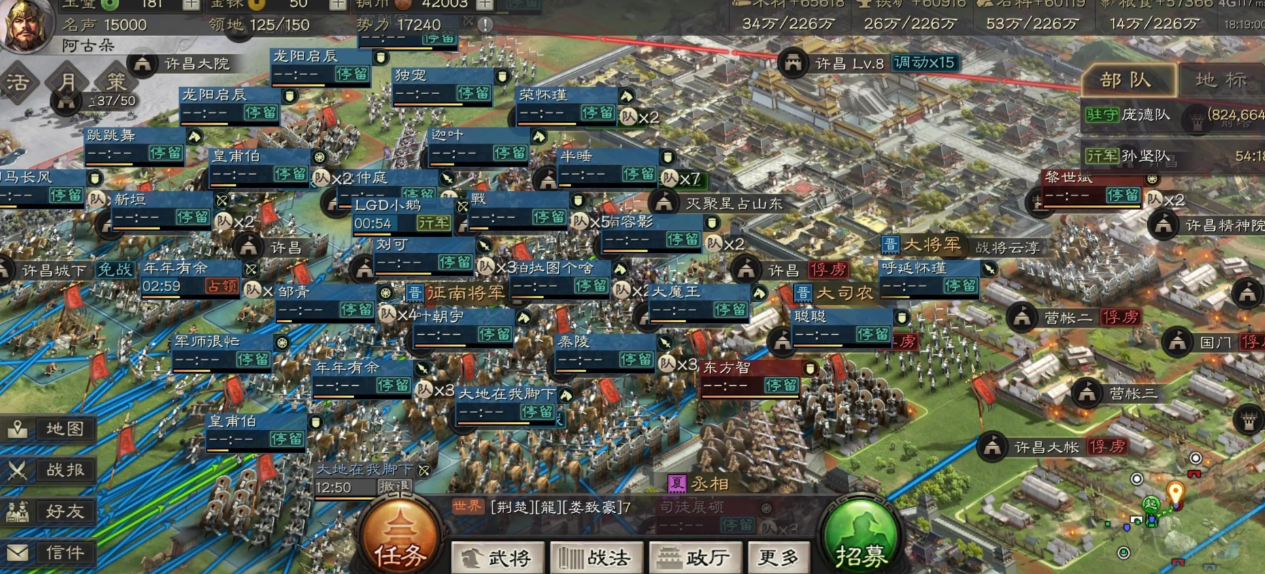Open the 策 strategy diamond button
The width and height of the screenshot is (1265, 574).
tap(116, 80)
